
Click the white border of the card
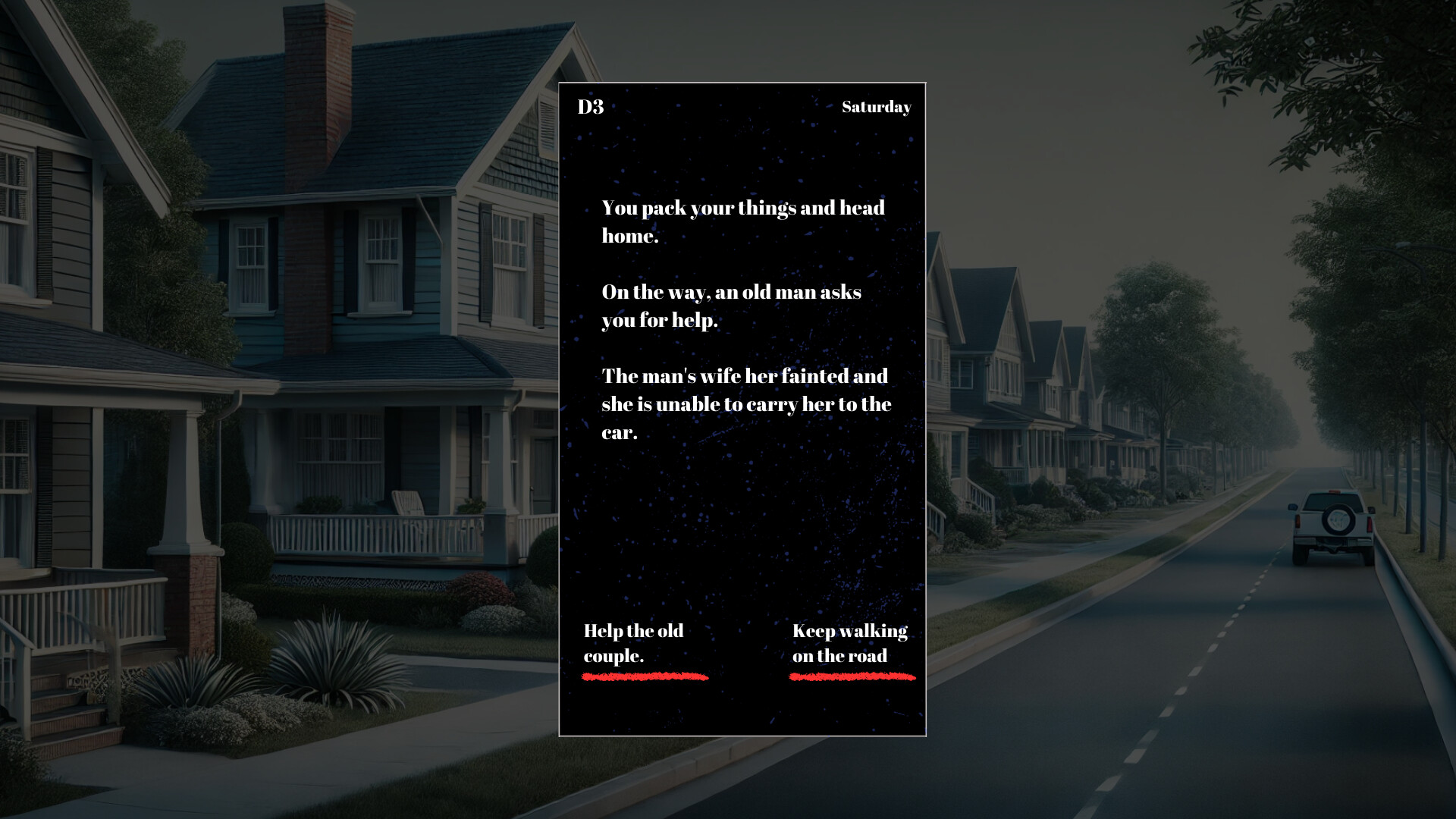click(x=560, y=379)
